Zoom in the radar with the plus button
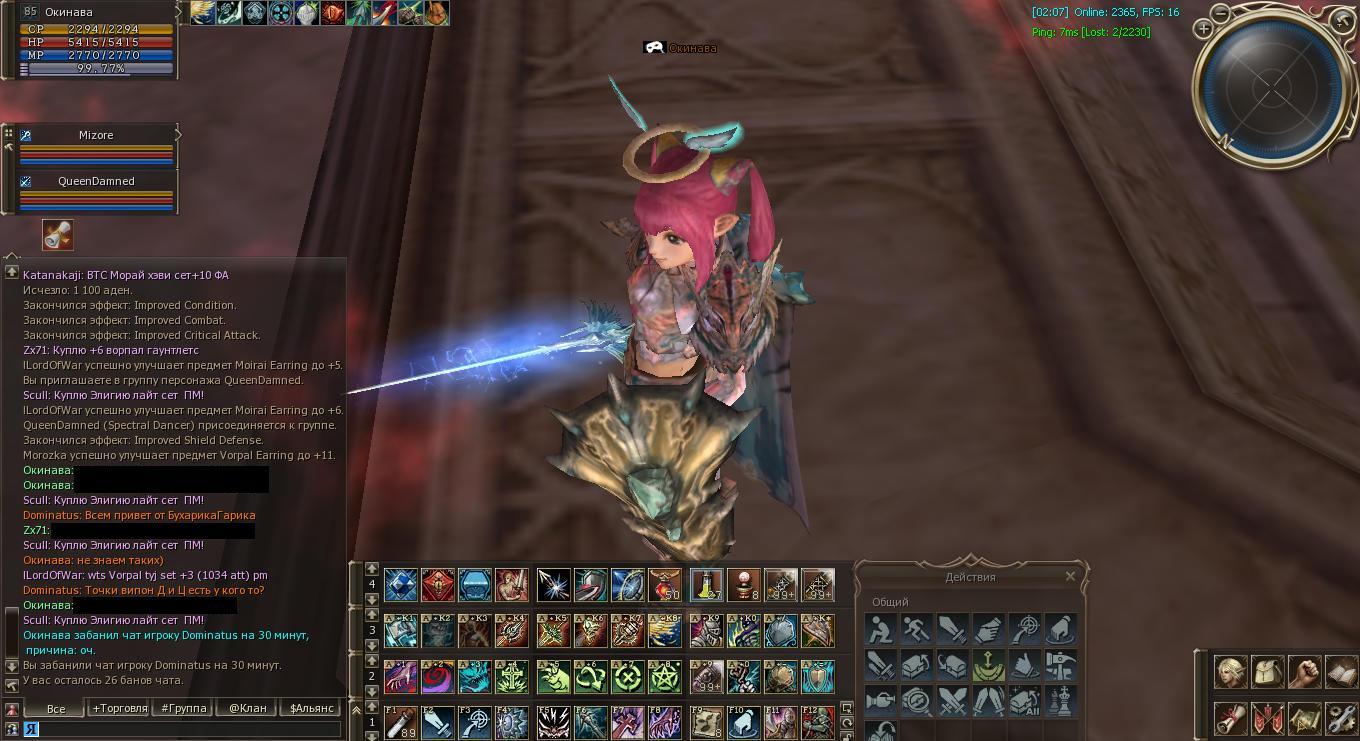This screenshot has width=1360, height=741. point(1204,29)
